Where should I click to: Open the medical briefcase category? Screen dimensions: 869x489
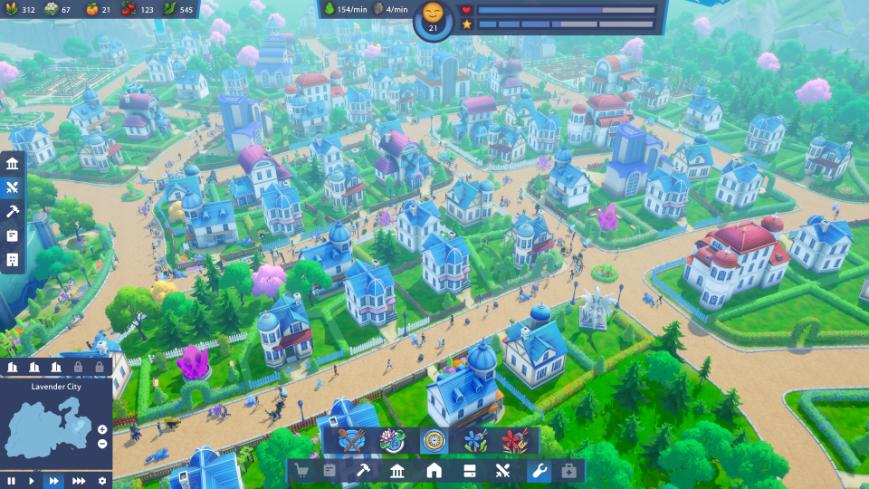click(569, 471)
